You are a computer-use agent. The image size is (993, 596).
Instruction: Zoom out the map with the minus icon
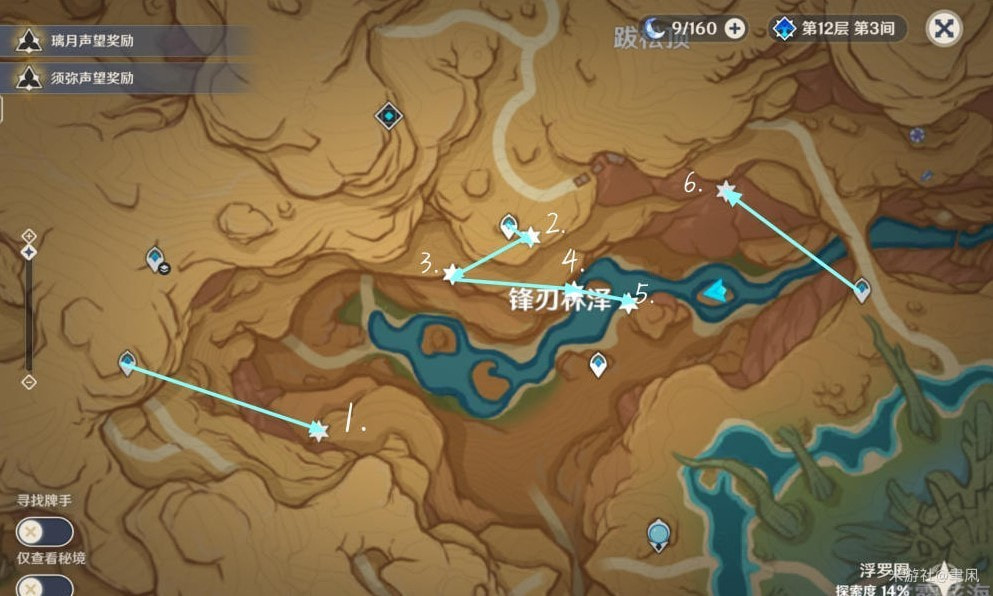tap(29, 382)
